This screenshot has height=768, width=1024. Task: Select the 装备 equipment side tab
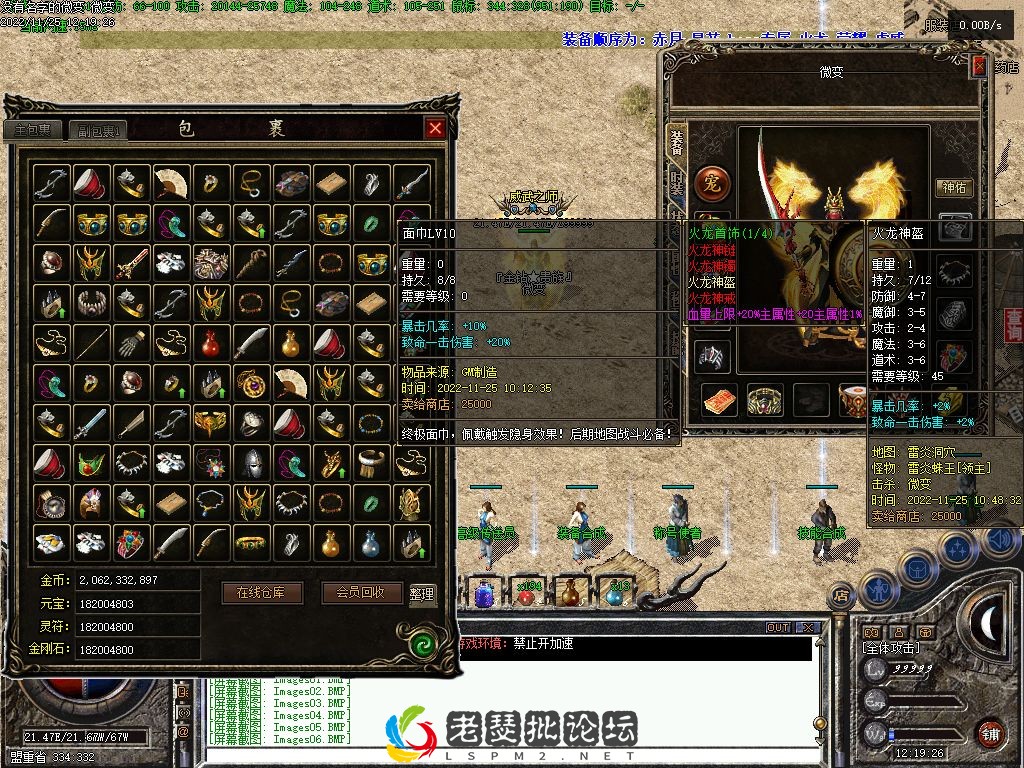pos(677,142)
